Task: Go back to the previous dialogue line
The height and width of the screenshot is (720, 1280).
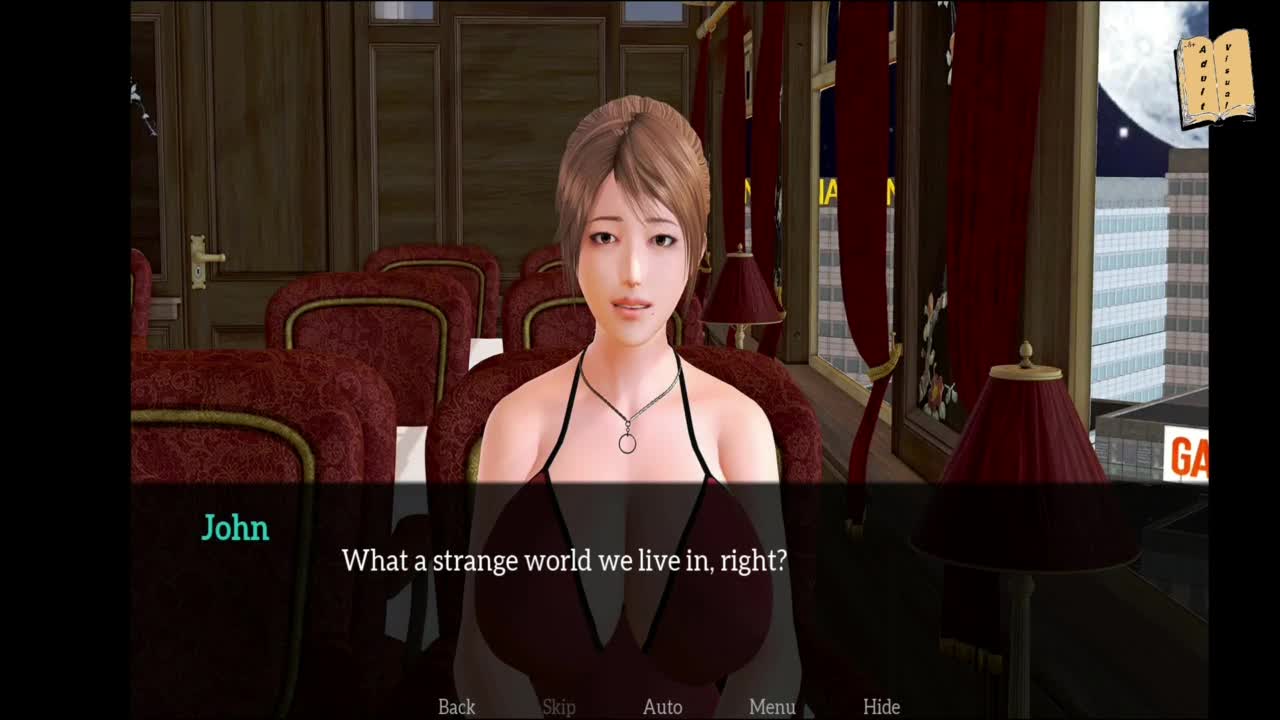Action: (456, 707)
